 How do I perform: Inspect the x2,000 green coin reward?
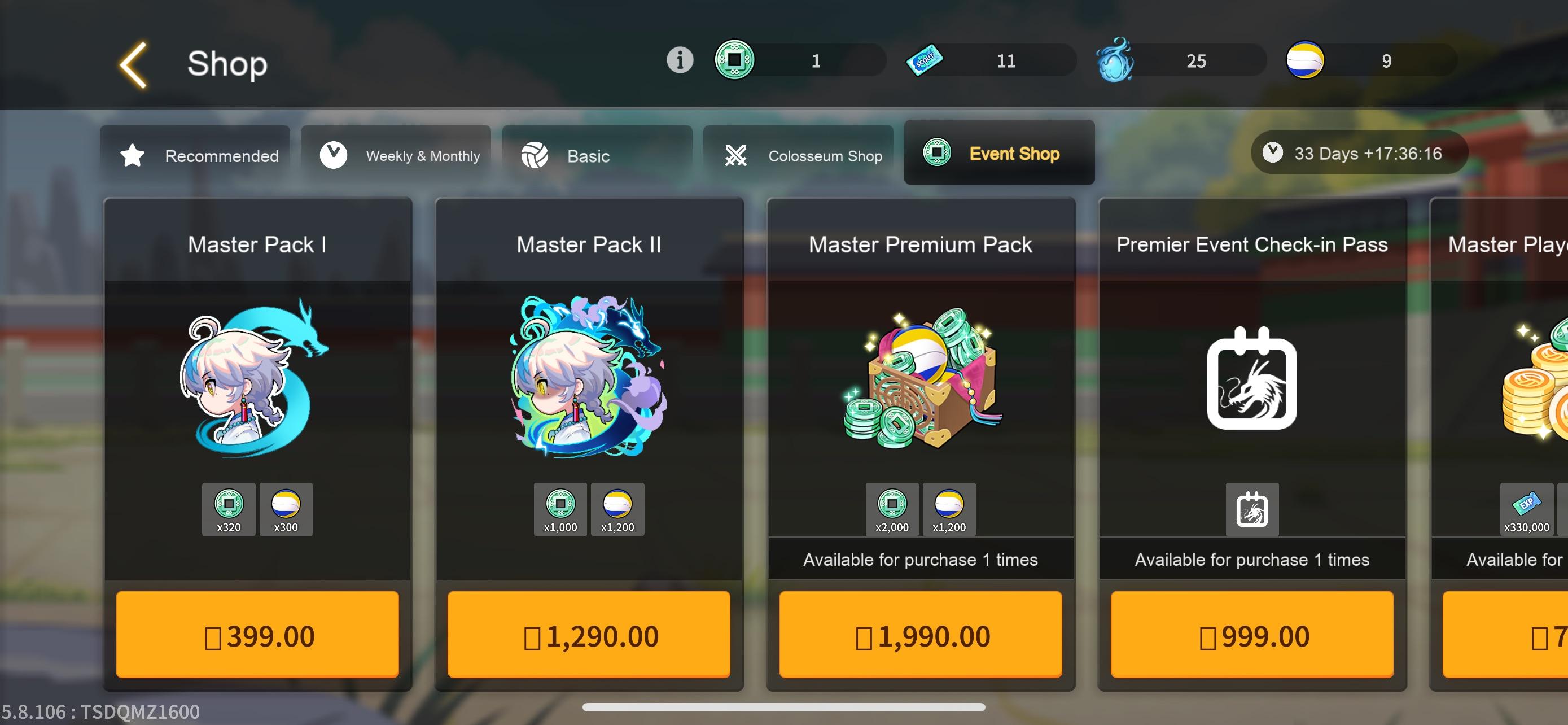(892, 509)
